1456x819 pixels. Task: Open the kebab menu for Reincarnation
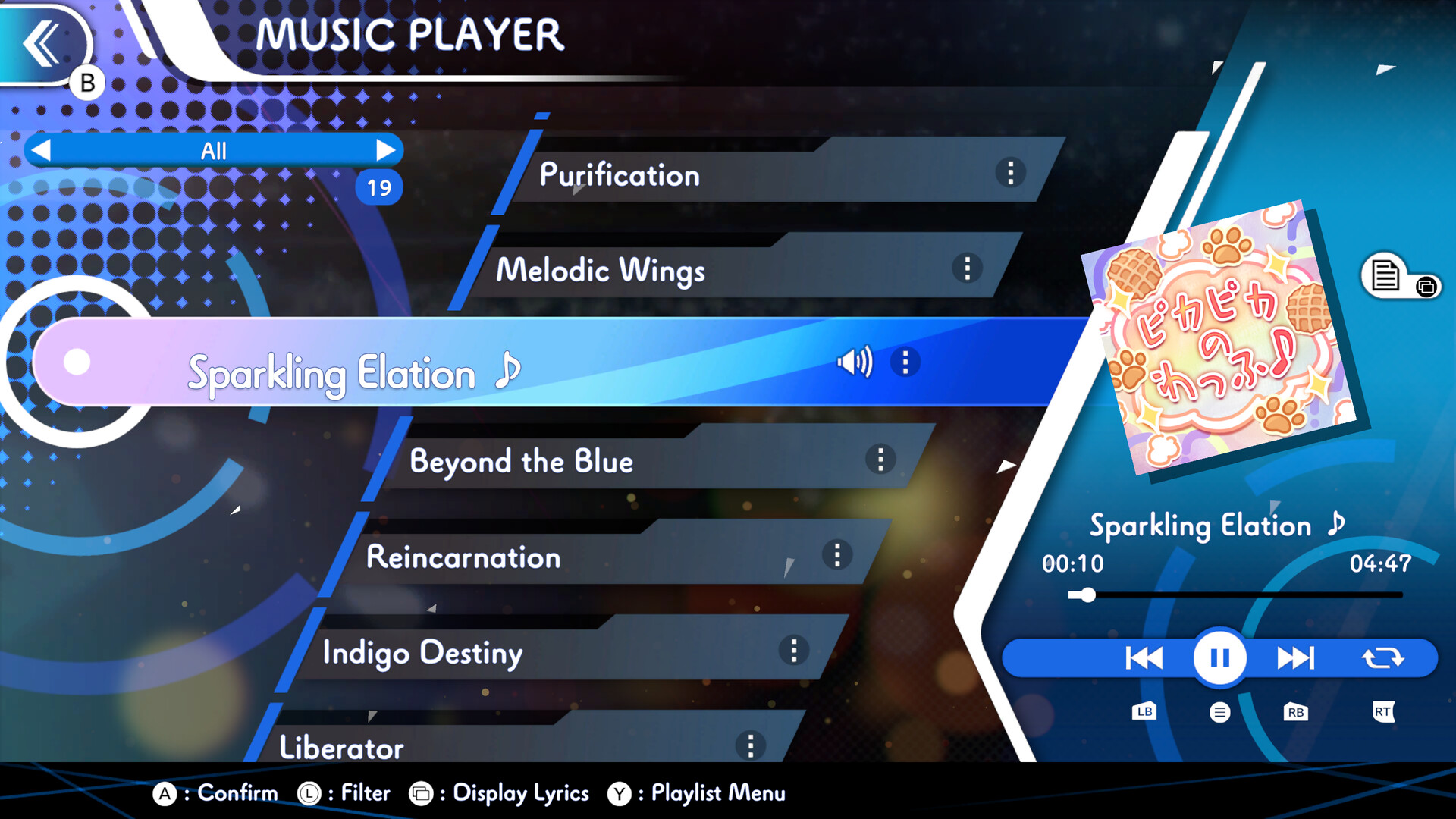837,556
